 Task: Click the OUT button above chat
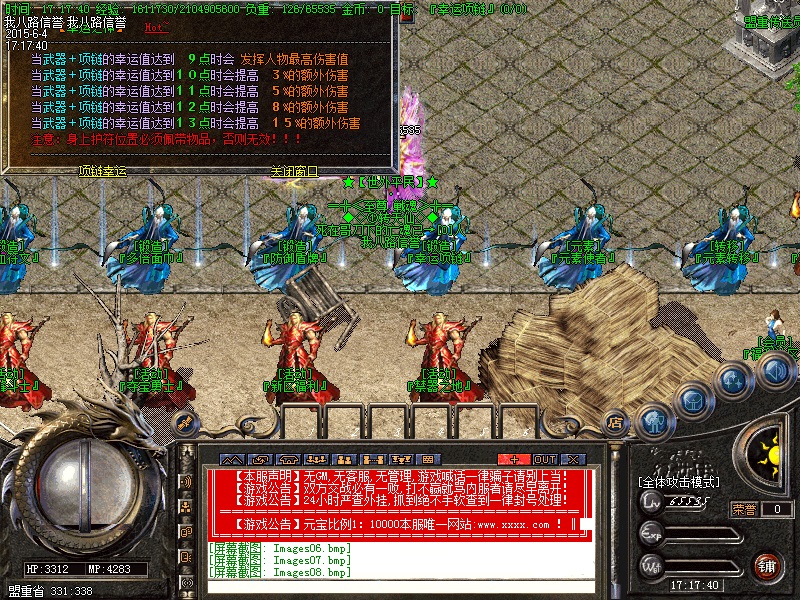[544, 460]
